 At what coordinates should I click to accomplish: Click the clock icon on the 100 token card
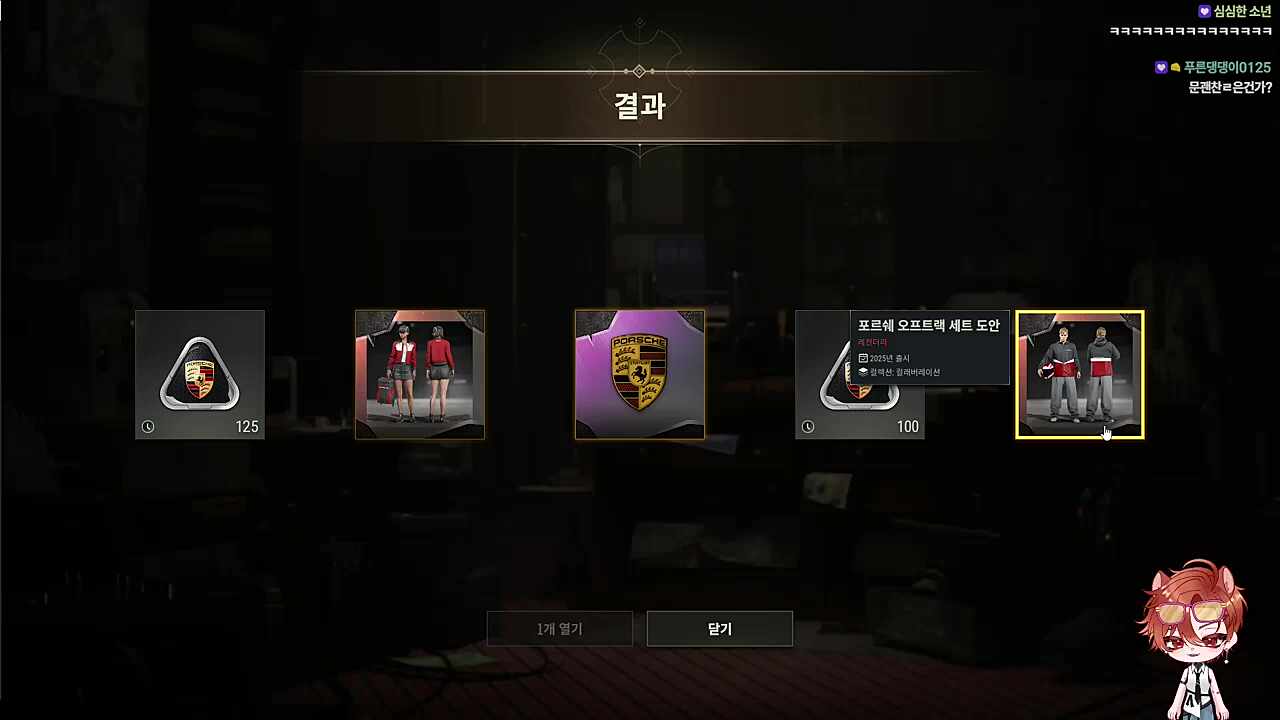coord(807,426)
